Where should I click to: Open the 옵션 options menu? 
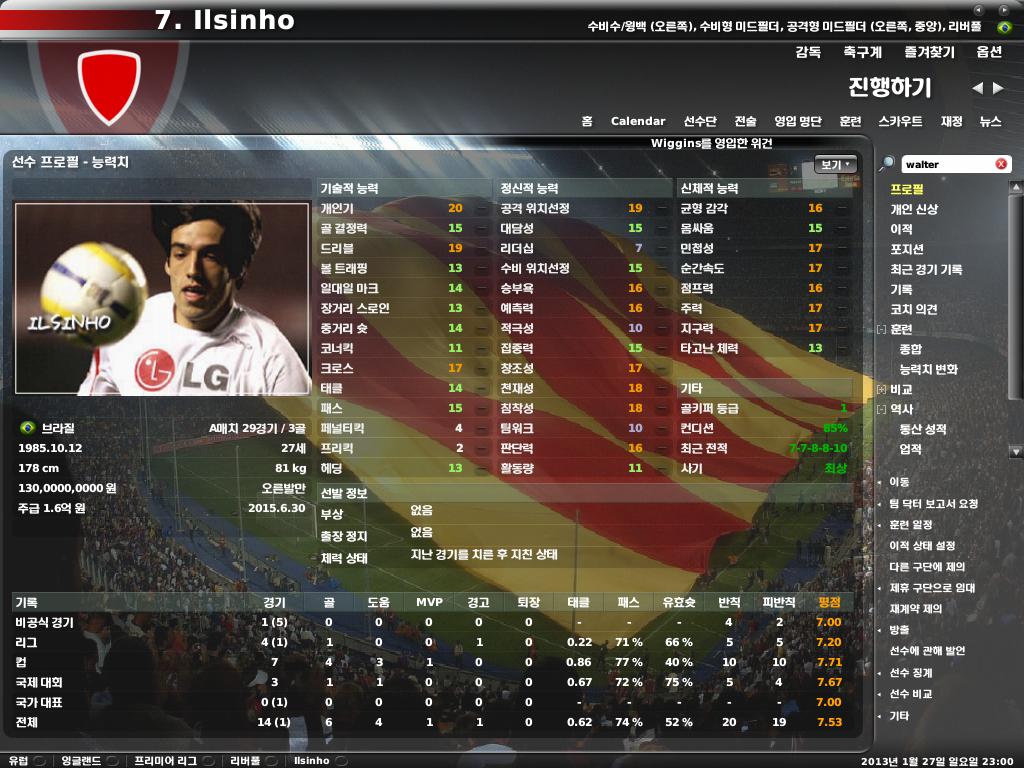click(x=989, y=52)
